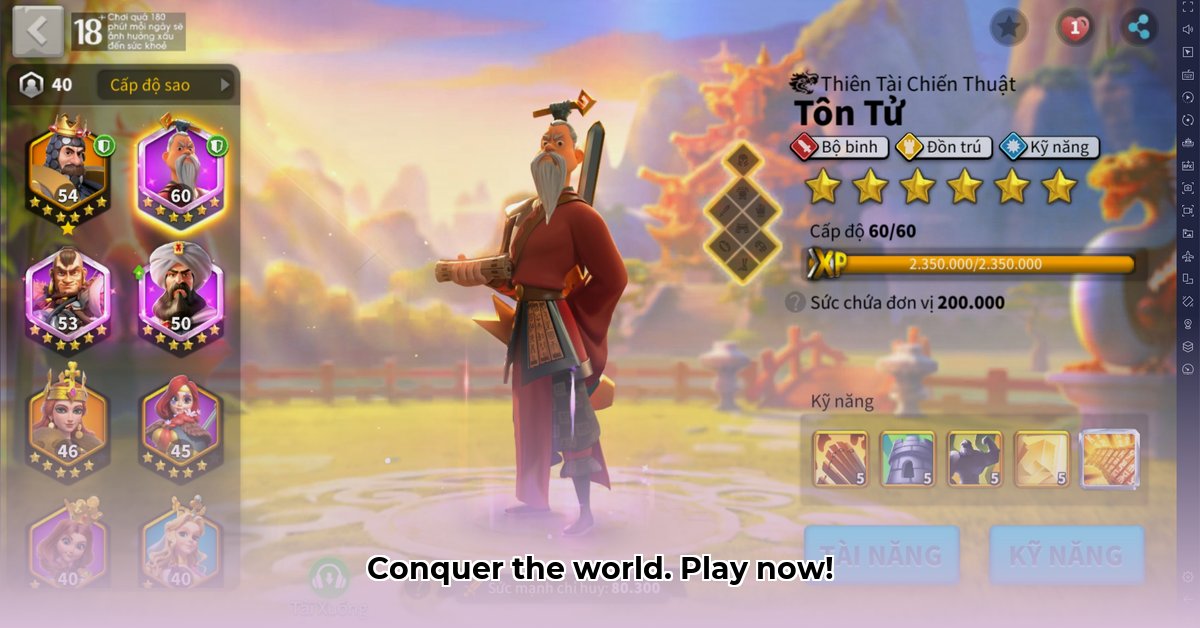
Task: Select the level 46 commander portrait
Action: tap(68, 420)
